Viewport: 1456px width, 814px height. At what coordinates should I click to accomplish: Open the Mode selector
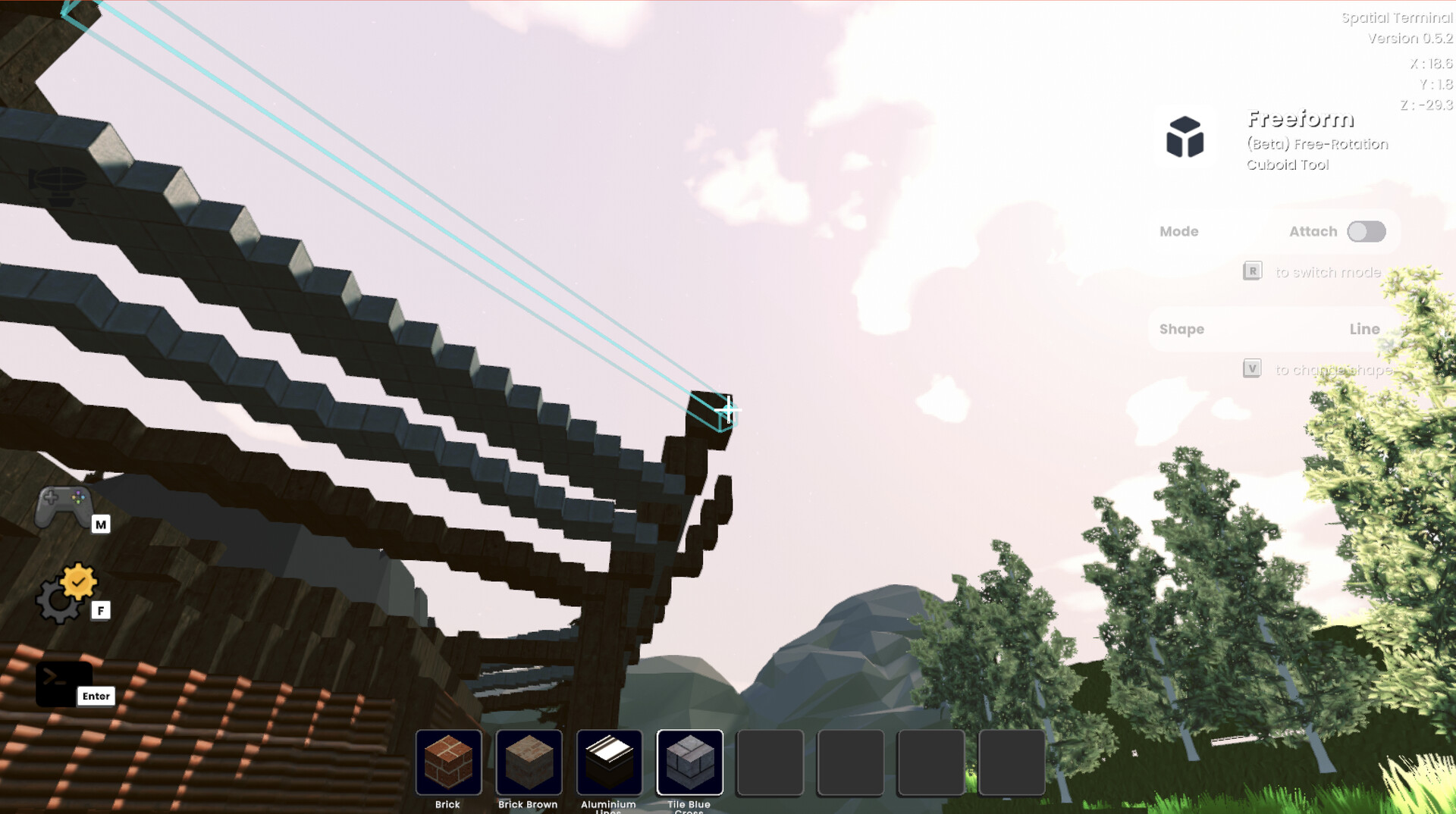click(x=1180, y=231)
